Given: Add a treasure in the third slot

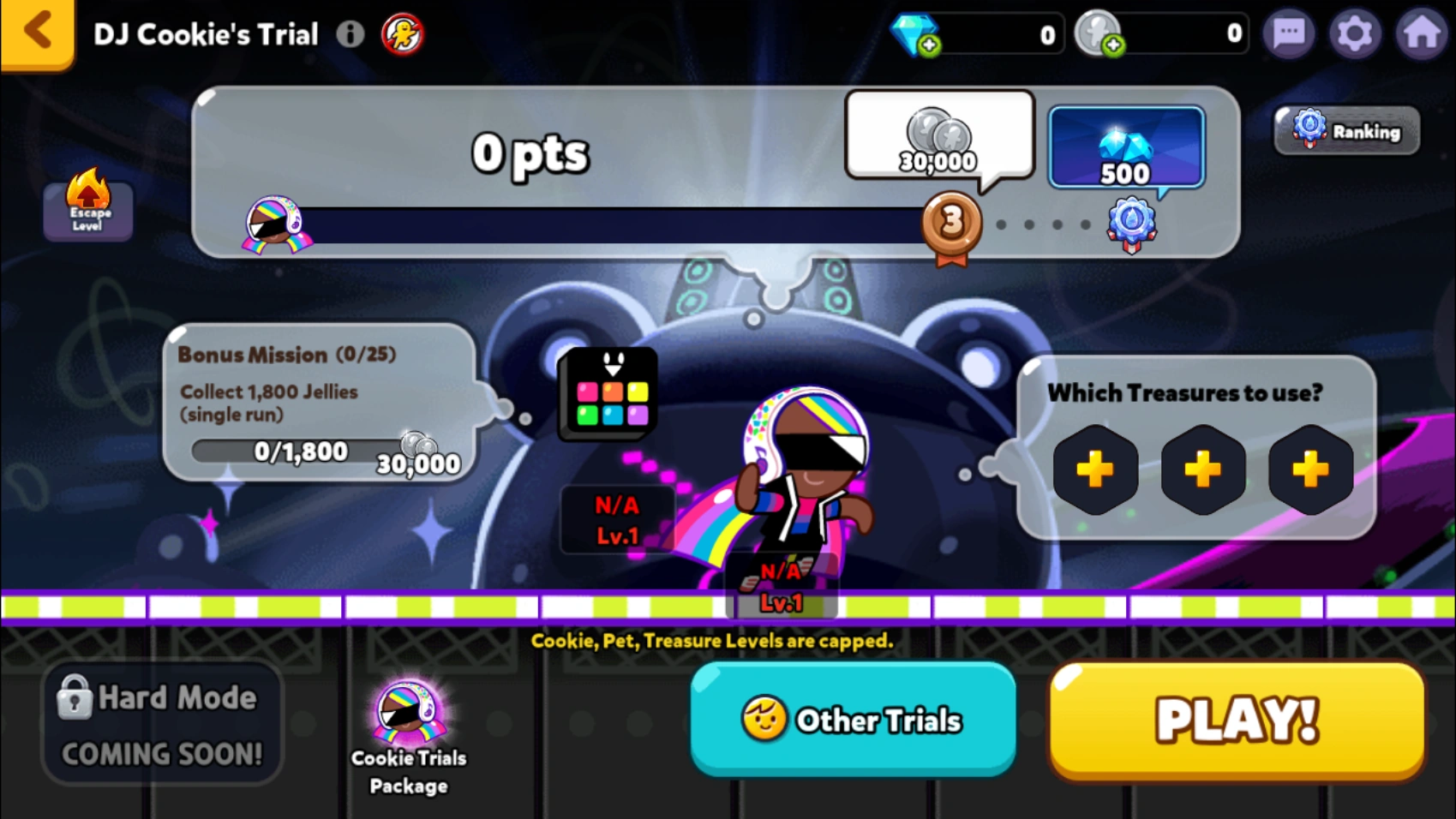Looking at the screenshot, I should [x=1309, y=470].
